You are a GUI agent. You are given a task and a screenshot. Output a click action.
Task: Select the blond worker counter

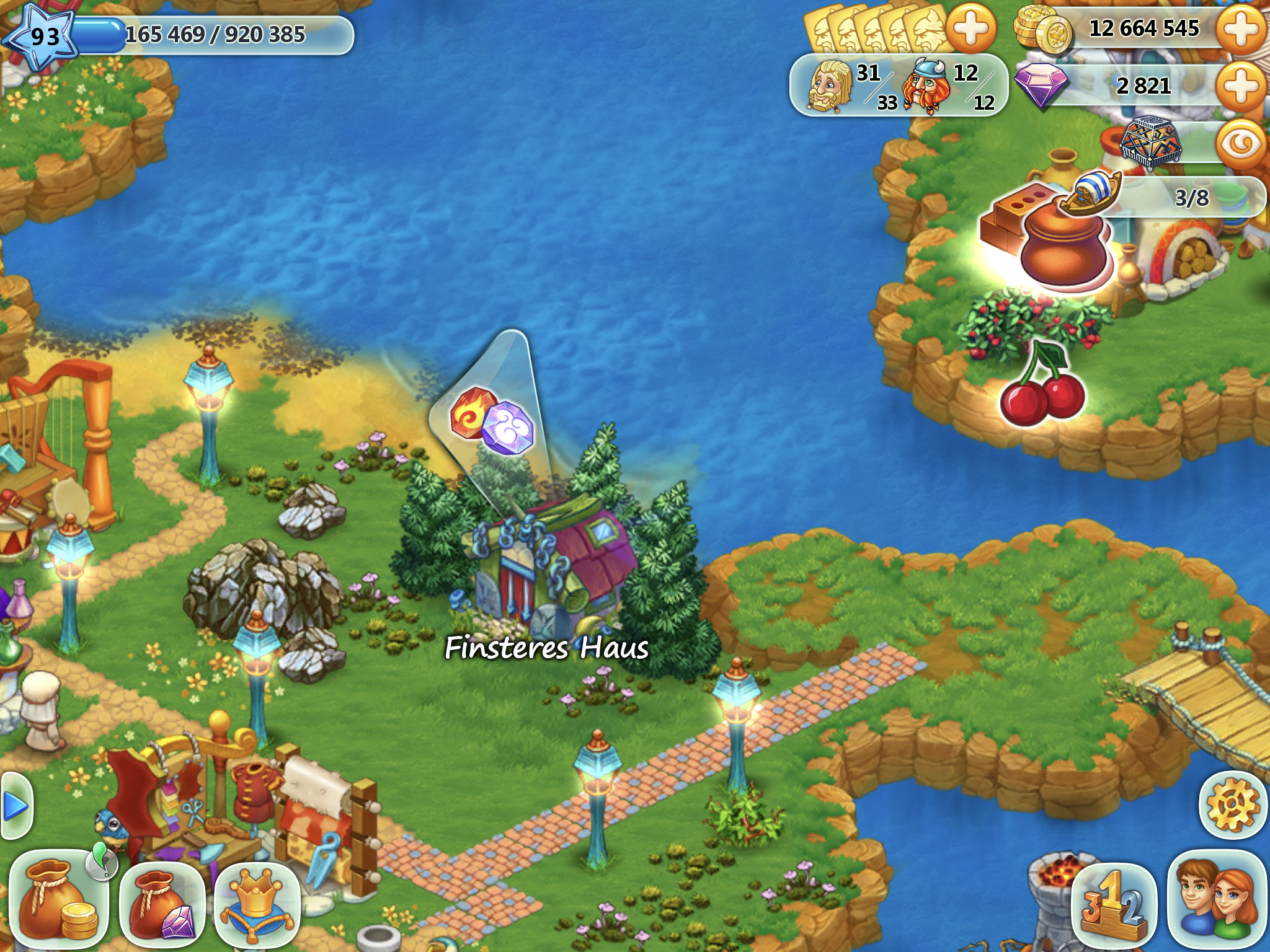pos(850,87)
